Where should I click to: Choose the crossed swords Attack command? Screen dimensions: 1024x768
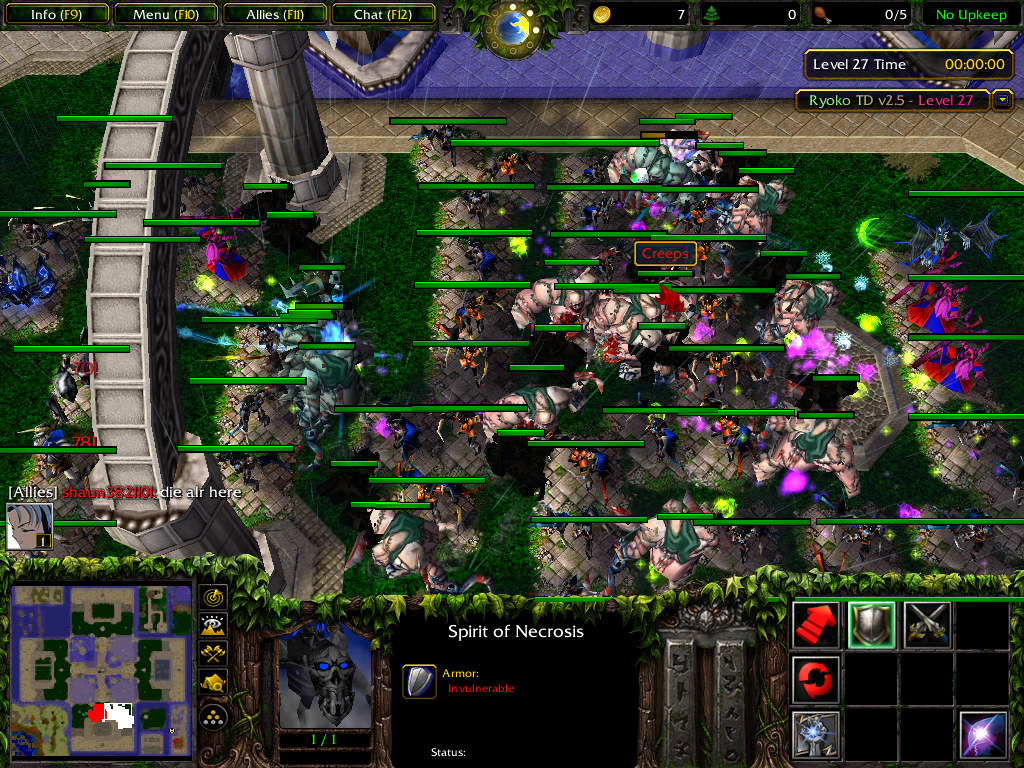tap(927, 625)
